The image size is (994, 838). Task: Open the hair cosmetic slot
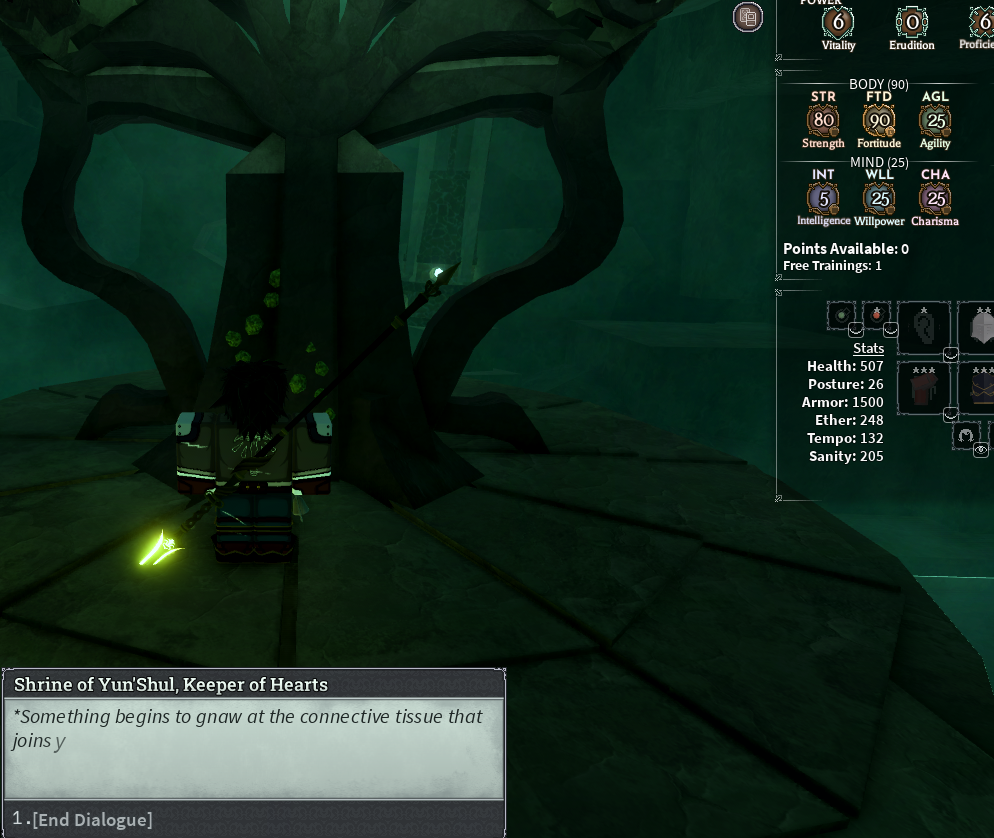[966, 434]
